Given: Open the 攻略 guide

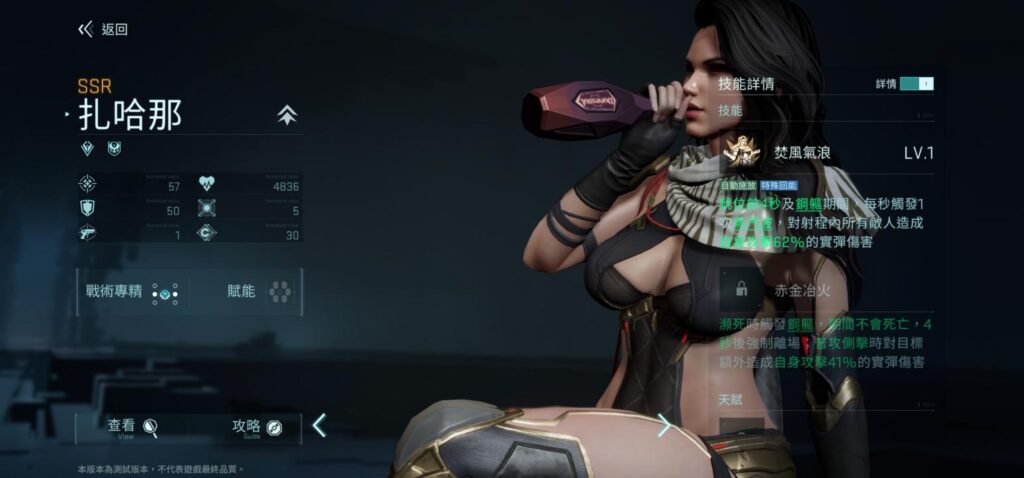Looking at the screenshot, I should [256, 428].
